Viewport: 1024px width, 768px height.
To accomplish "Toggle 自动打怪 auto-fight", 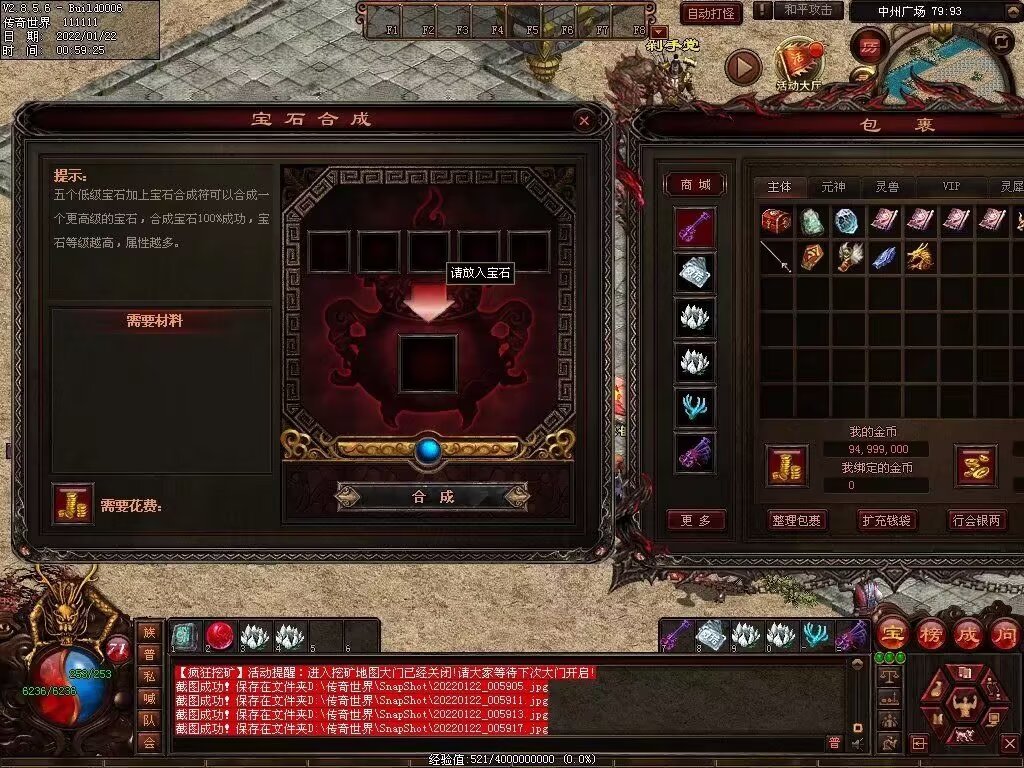I will (x=711, y=13).
